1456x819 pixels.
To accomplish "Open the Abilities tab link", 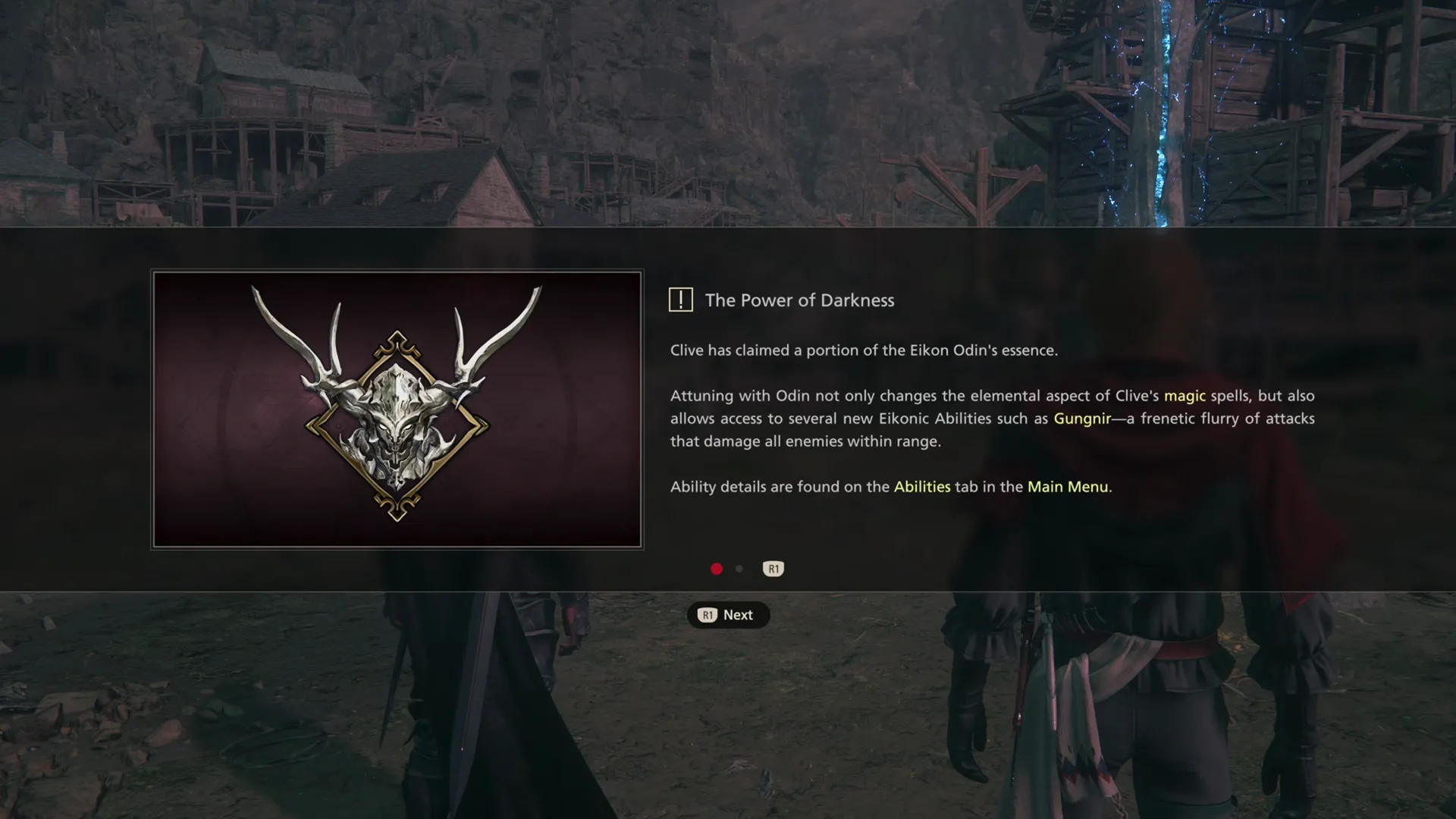I will point(922,487).
